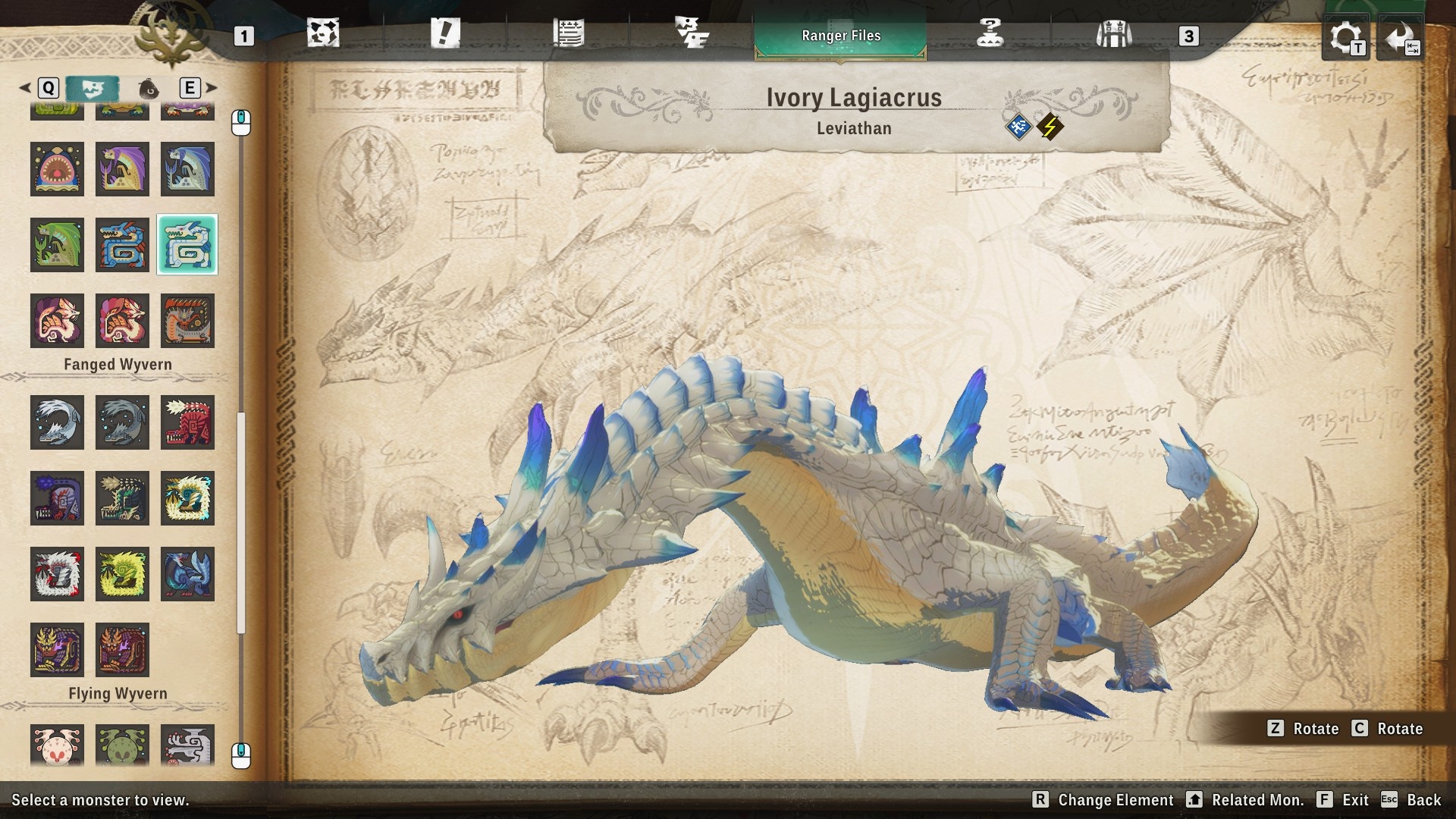Open the exclamation-mark quest icon in the top bar
The height and width of the screenshot is (819, 1456).
click(x=446, y=34)
